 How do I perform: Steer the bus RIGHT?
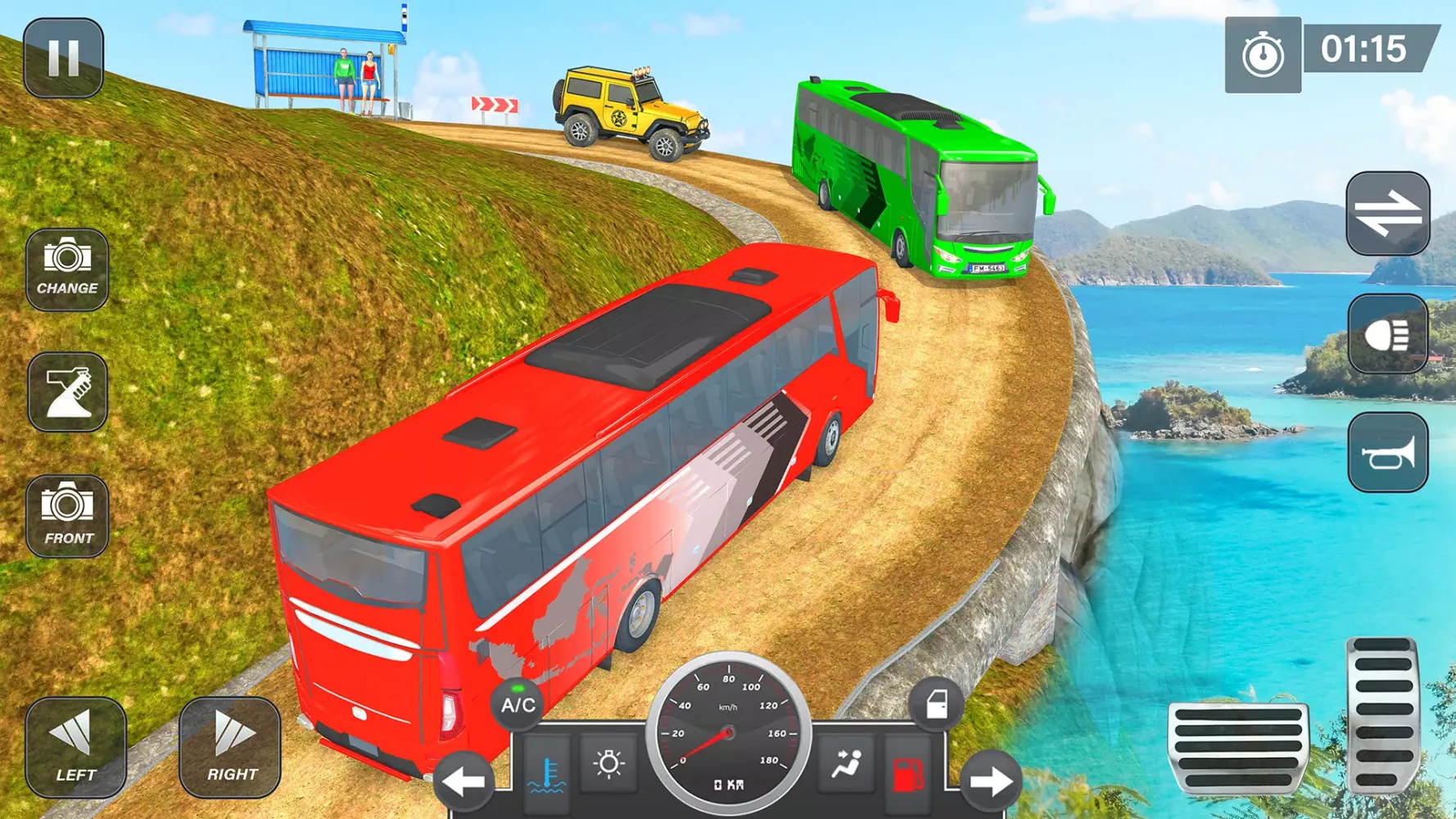[x=230, y=747]
